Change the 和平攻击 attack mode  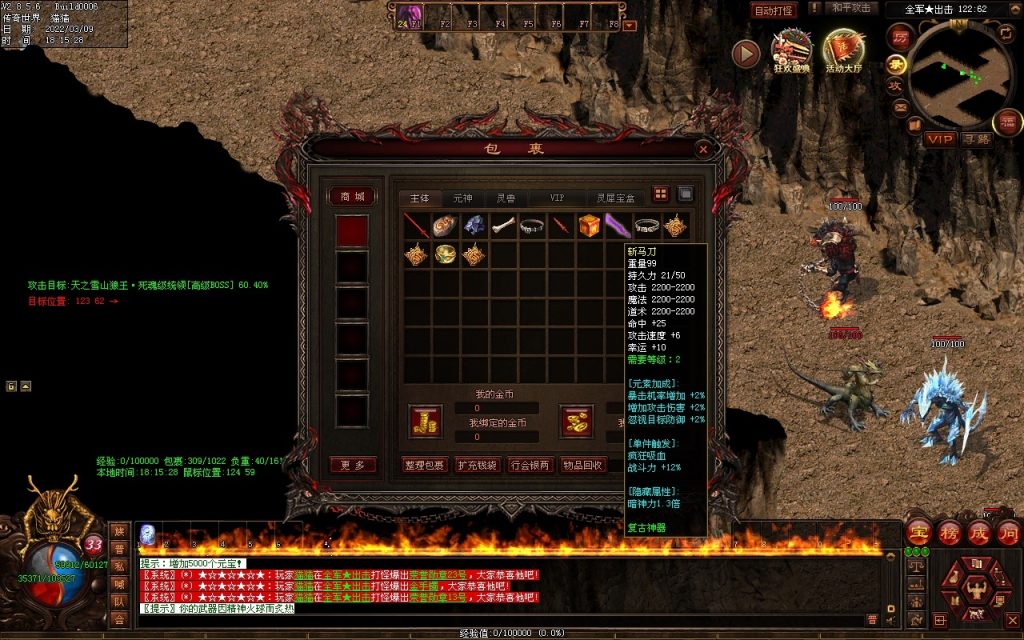854,9
